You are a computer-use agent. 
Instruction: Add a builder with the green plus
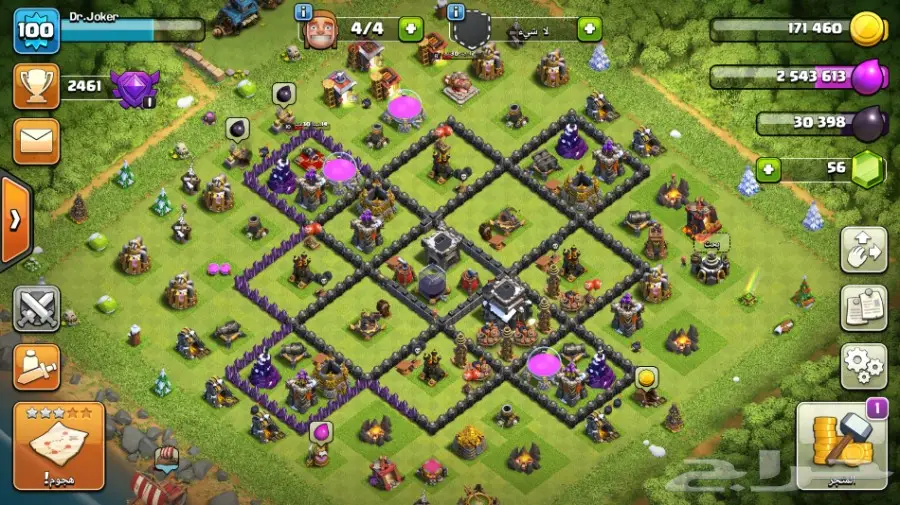click(x=410, y=28)
